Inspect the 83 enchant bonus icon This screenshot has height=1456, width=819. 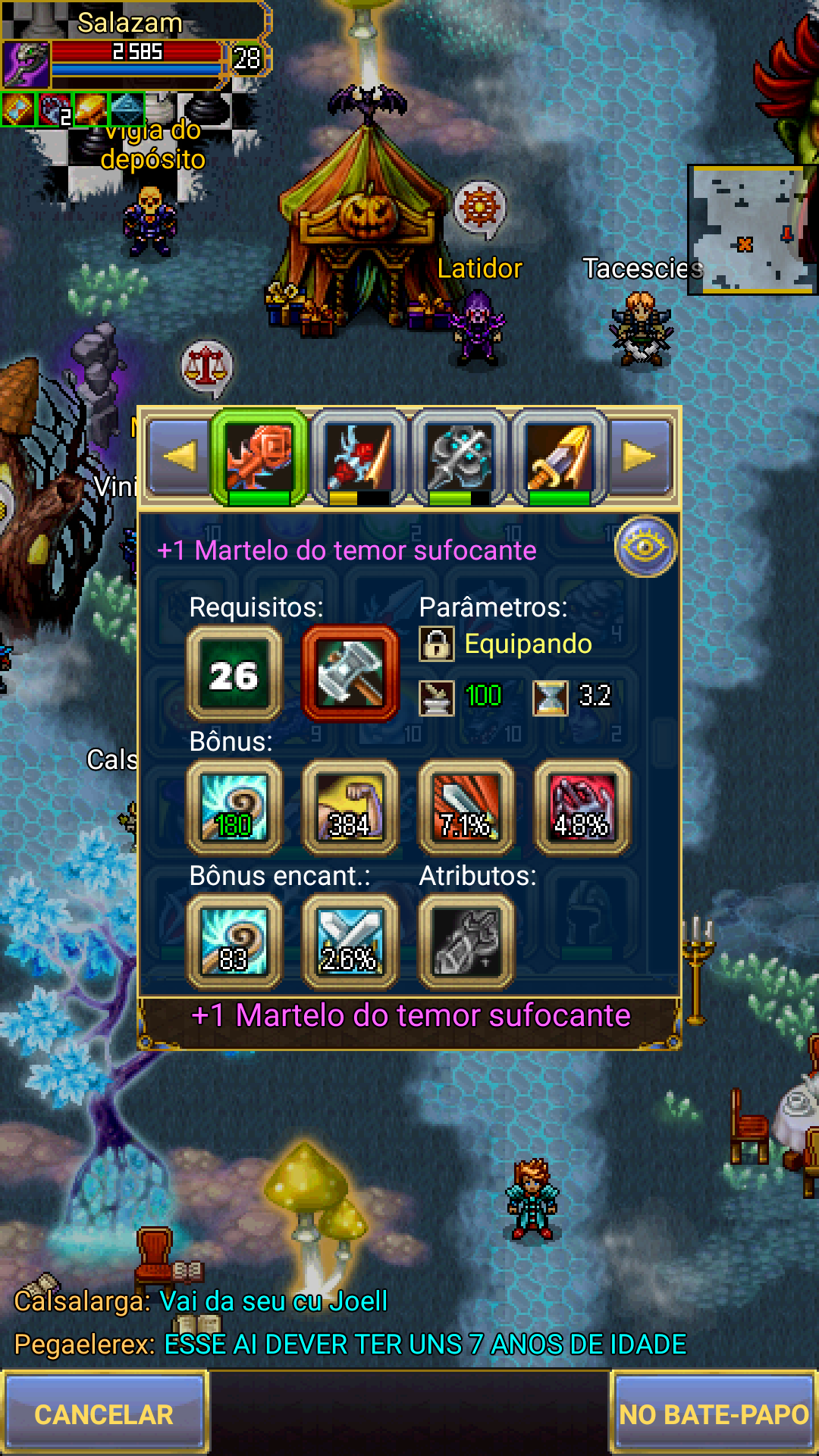tap(234, 943)
